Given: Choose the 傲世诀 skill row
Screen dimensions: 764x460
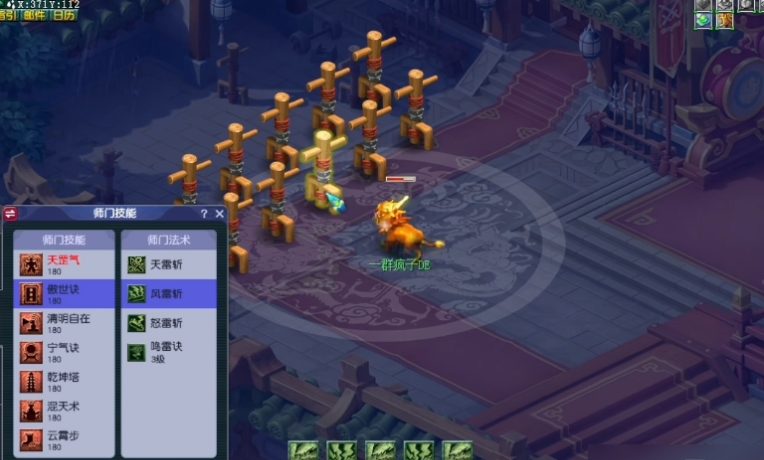Looking at the screenshot, I should point(64,293).
